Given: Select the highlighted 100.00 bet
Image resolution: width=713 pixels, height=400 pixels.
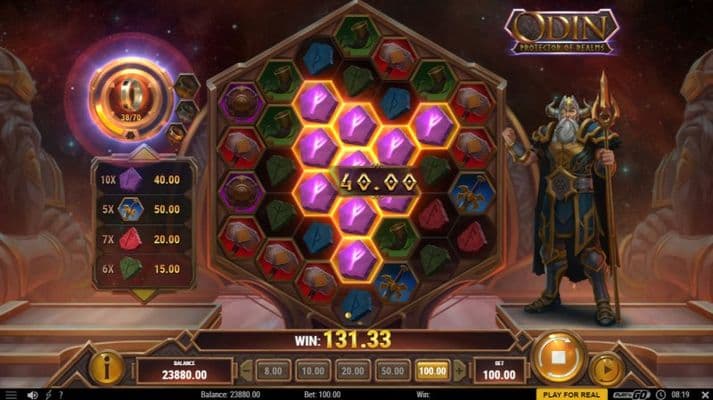Looking at the screenshot, I should 432,370.
